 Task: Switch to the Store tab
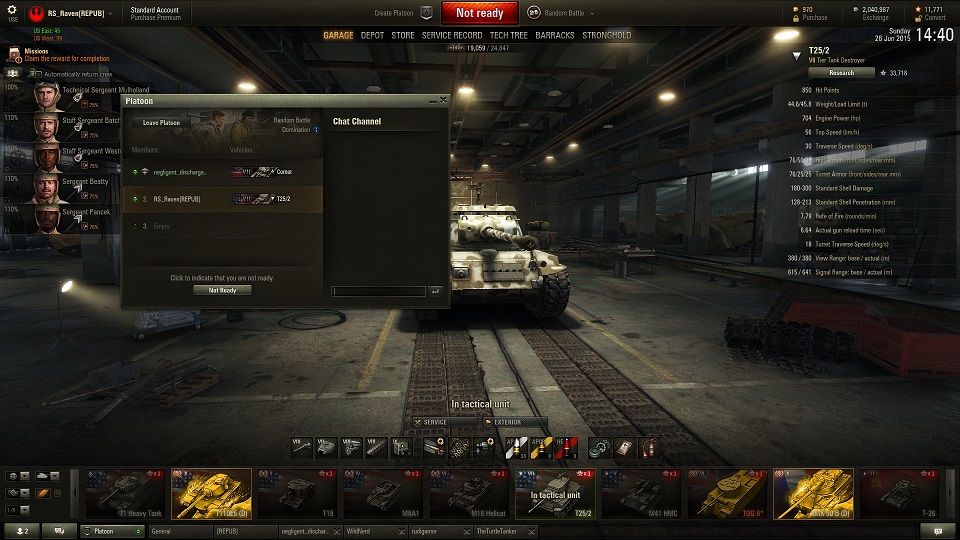pyautogui.click(x=402, y=35)
